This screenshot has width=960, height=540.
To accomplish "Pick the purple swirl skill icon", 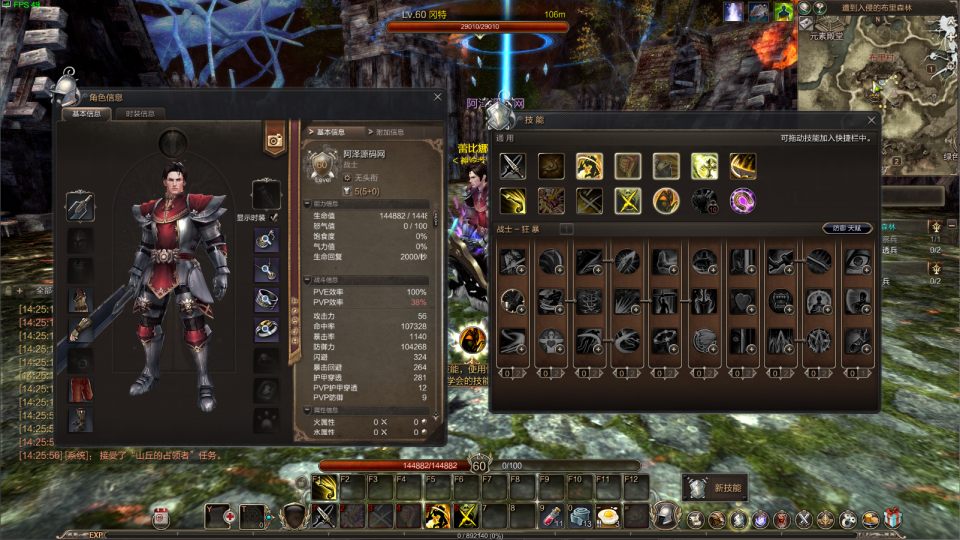I will pyautogui.click(x=742, y=200).
